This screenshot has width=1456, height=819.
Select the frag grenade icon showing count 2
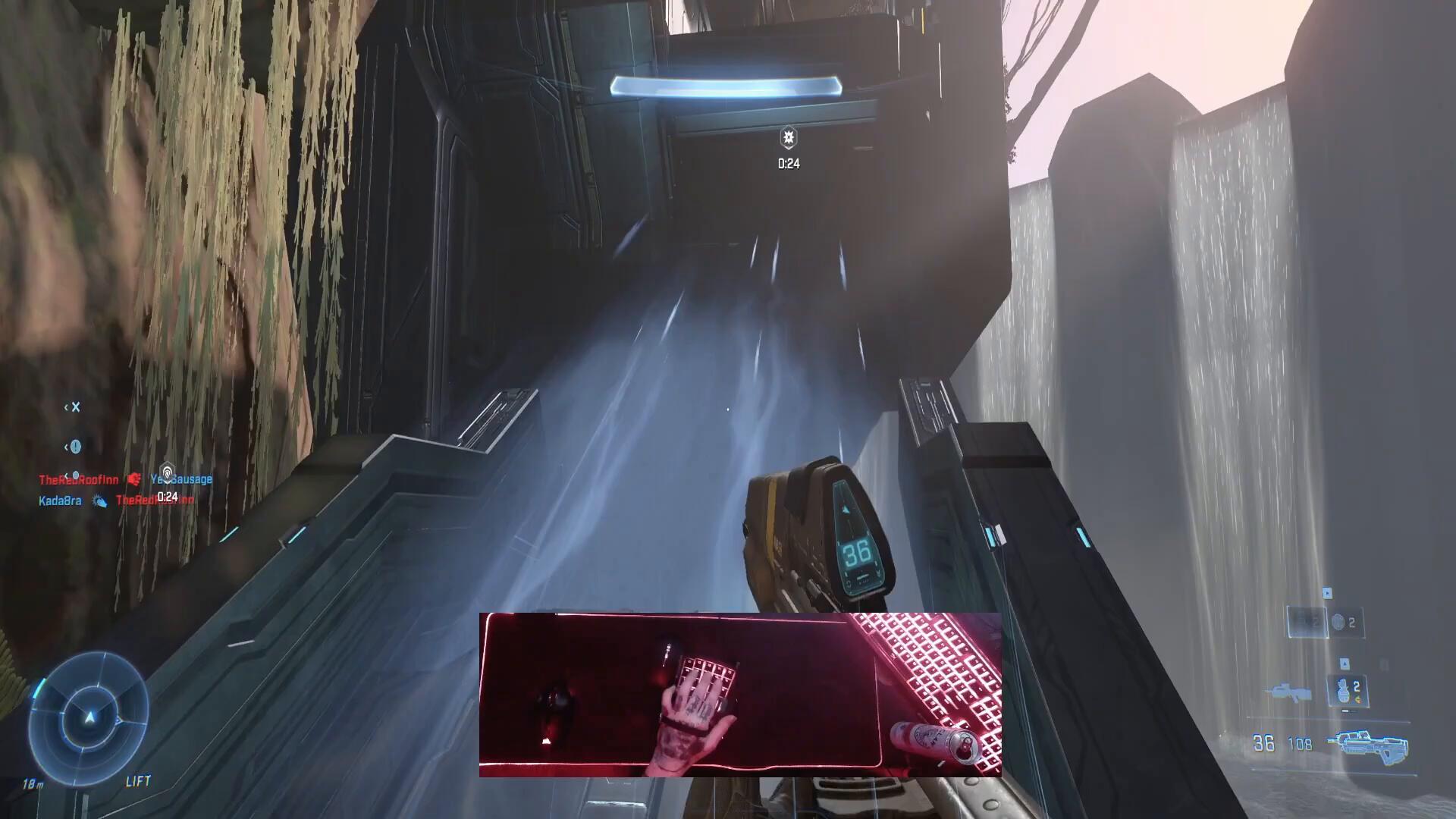pyautogui.click(x=1343, y=690)
